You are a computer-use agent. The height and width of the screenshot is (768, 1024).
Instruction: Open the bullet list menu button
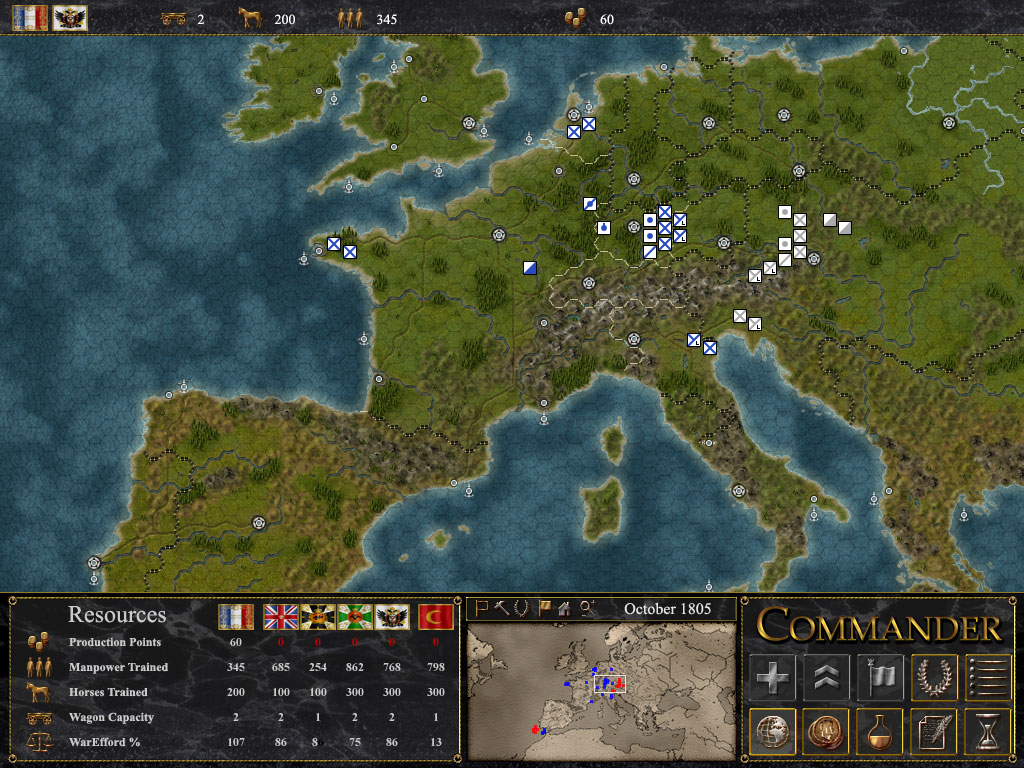pos(988,677)
